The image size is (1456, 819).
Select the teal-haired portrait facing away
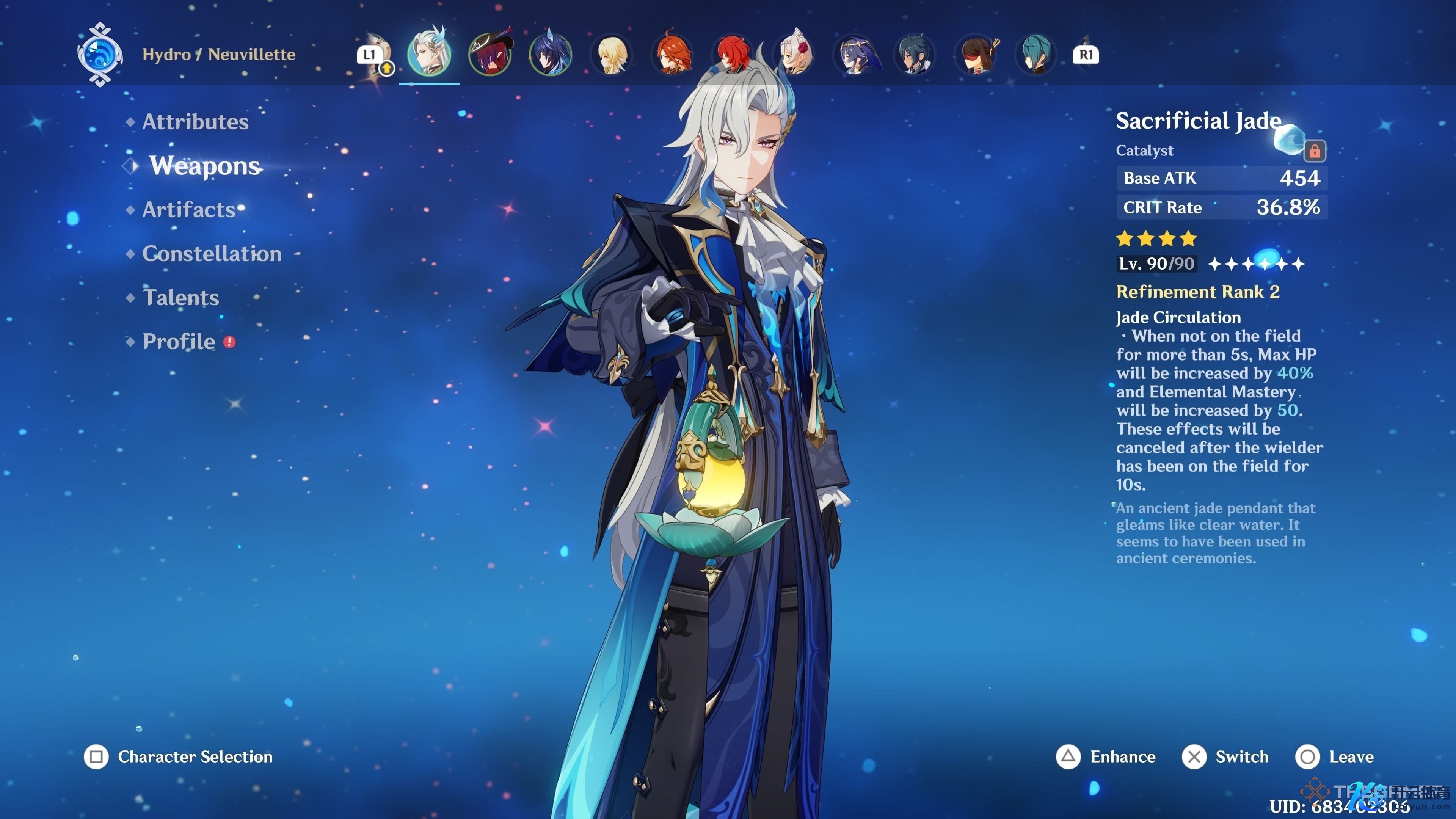1037,54
